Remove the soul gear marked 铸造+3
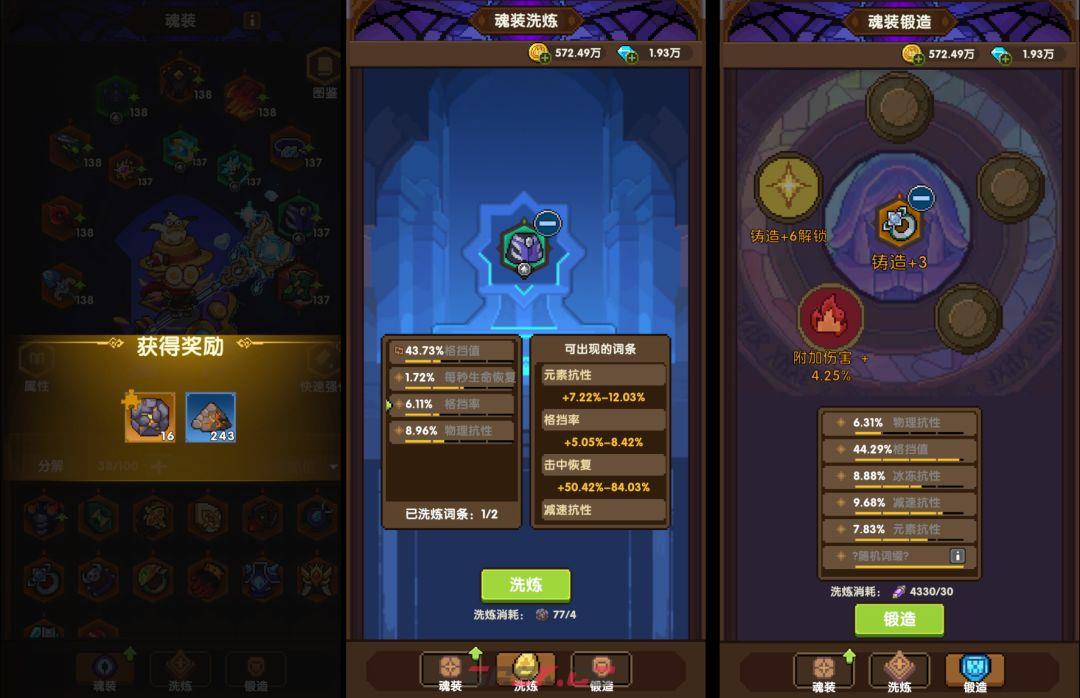1080x698 pixels. tap(921, 198)
